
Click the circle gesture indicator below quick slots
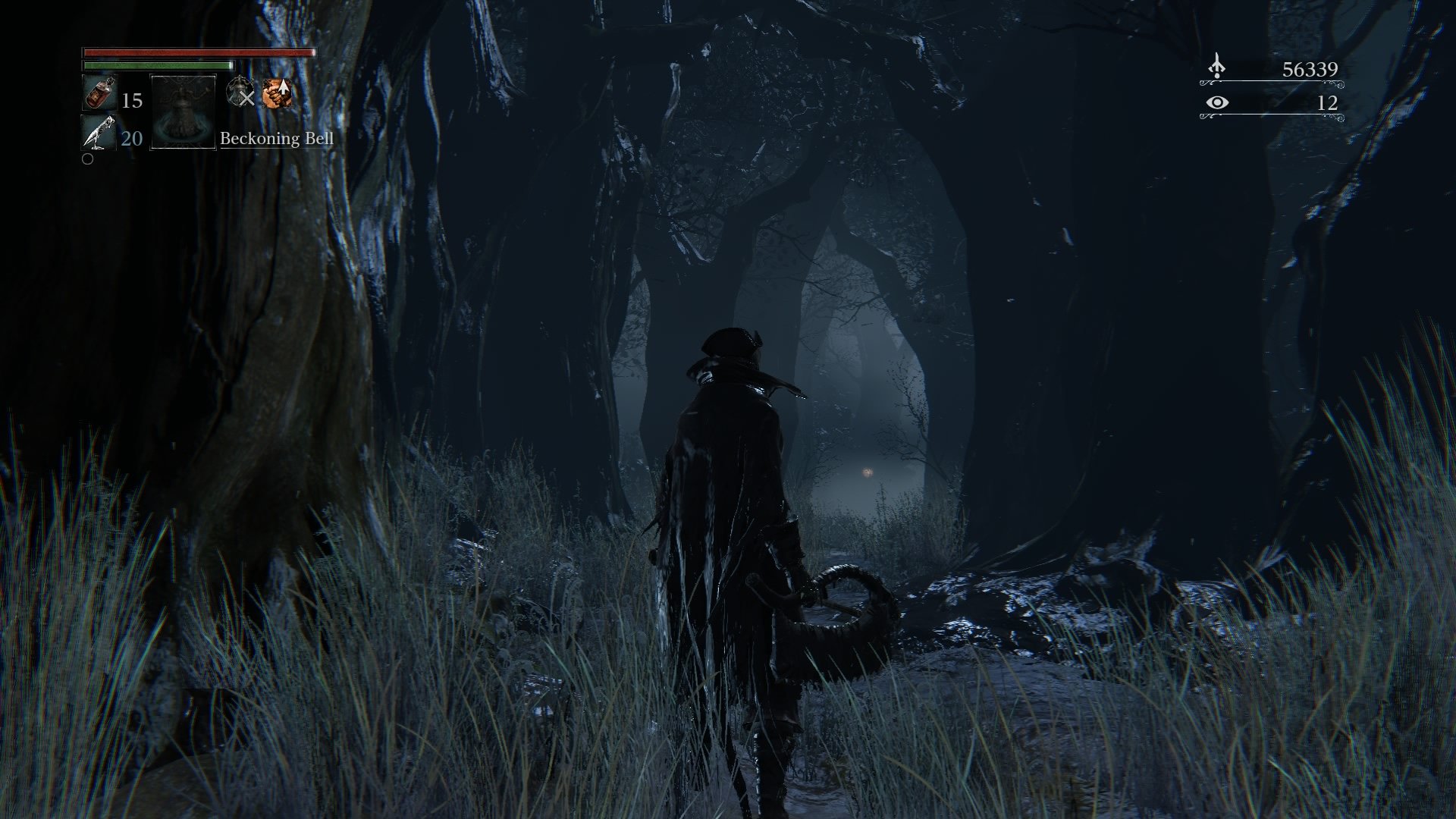coord(86,160)
